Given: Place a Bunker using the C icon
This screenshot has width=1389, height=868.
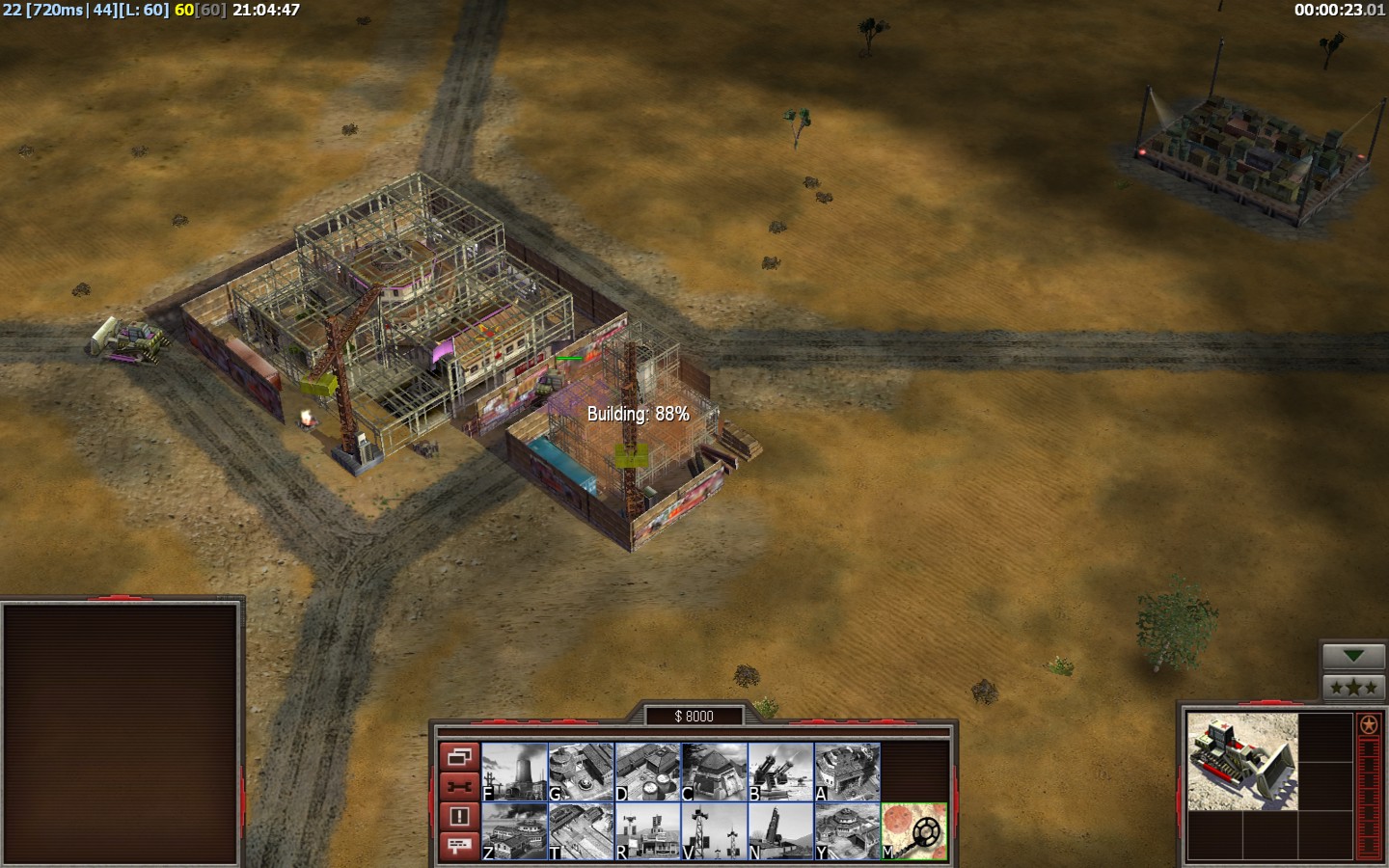Looking at the screenshot, I should pyautogui.click(x=714, y=772).
